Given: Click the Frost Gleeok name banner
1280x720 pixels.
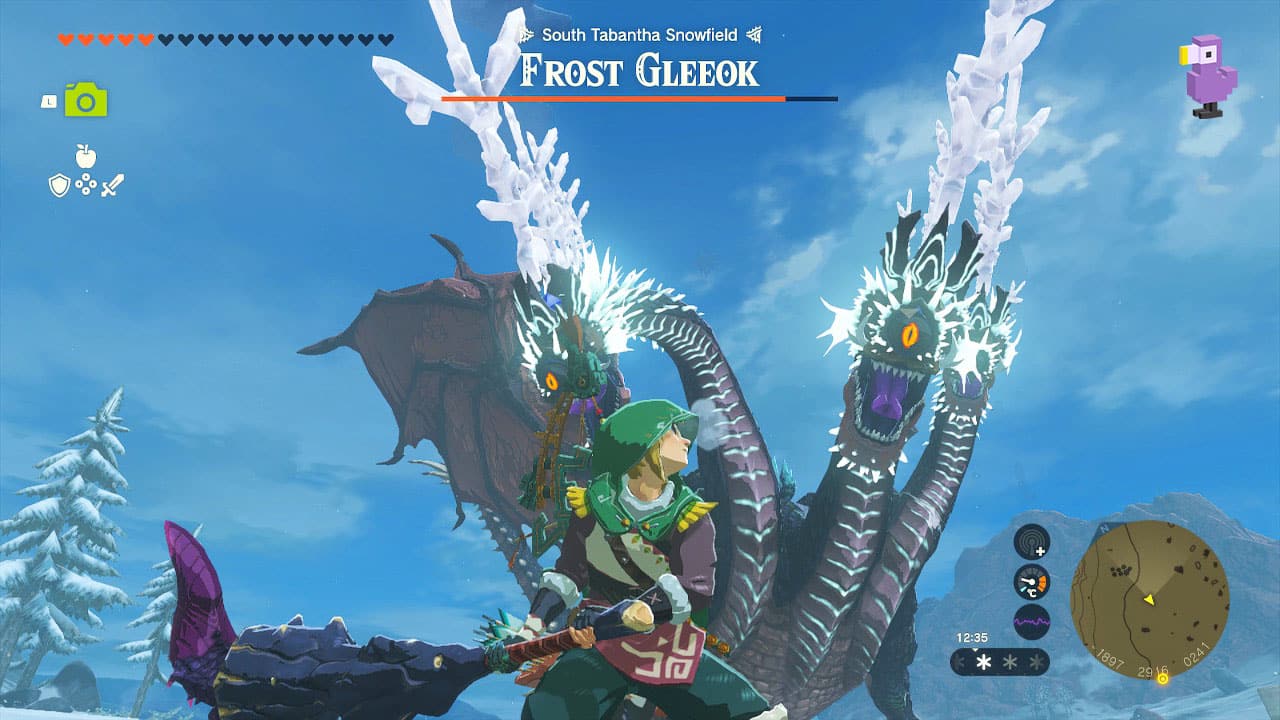Looking at the screenshot, I should point(638,70).
